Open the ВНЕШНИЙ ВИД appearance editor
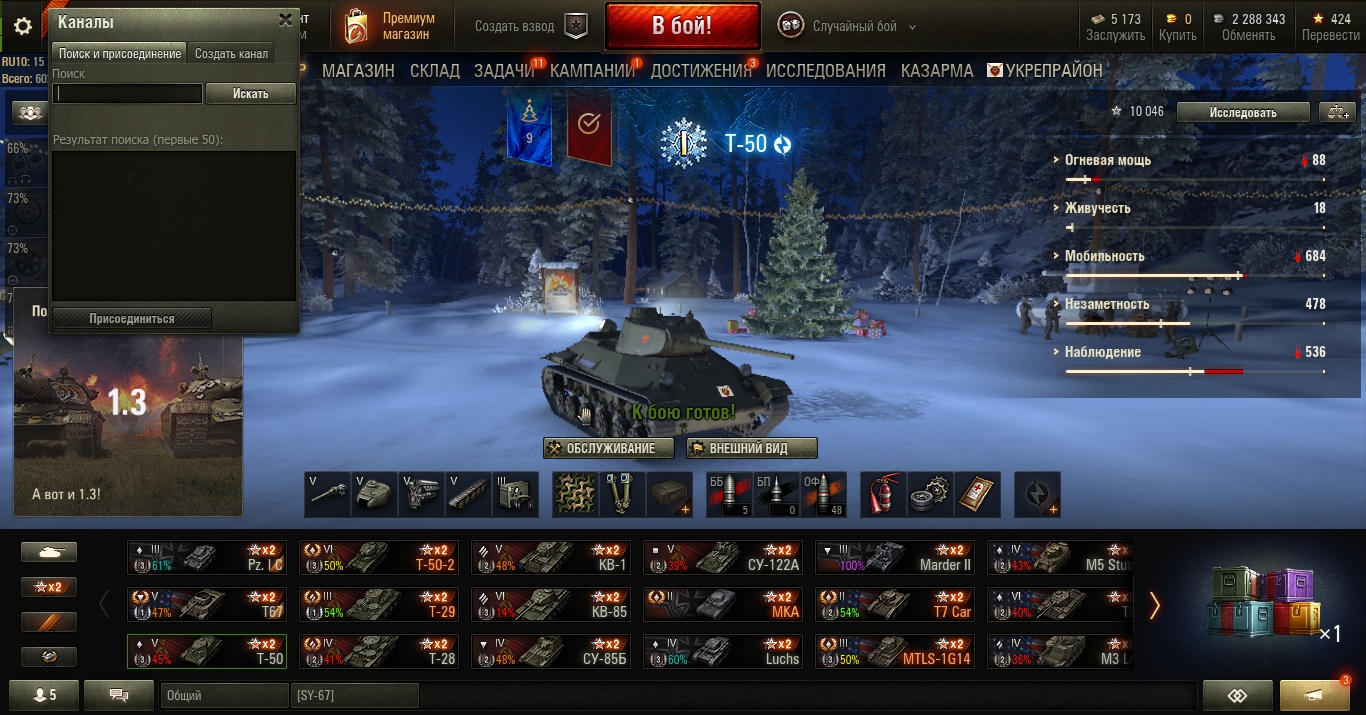 (x=751, y=448)
